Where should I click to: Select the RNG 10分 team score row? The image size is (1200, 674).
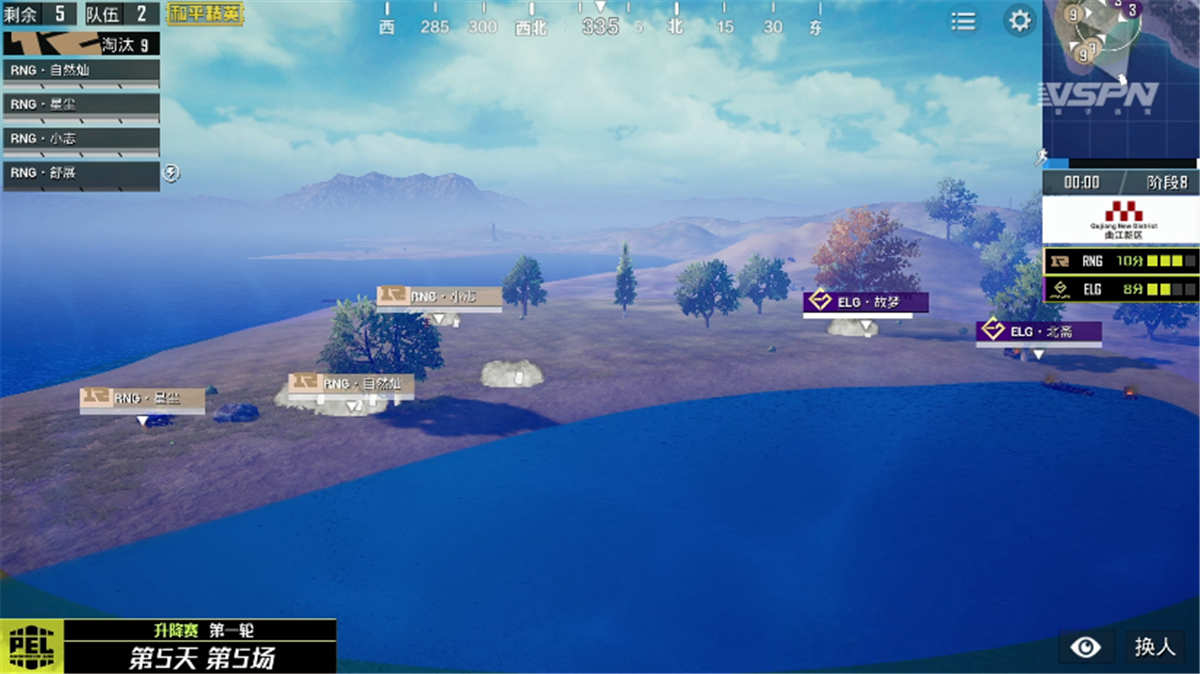(x=1120, y=261)
